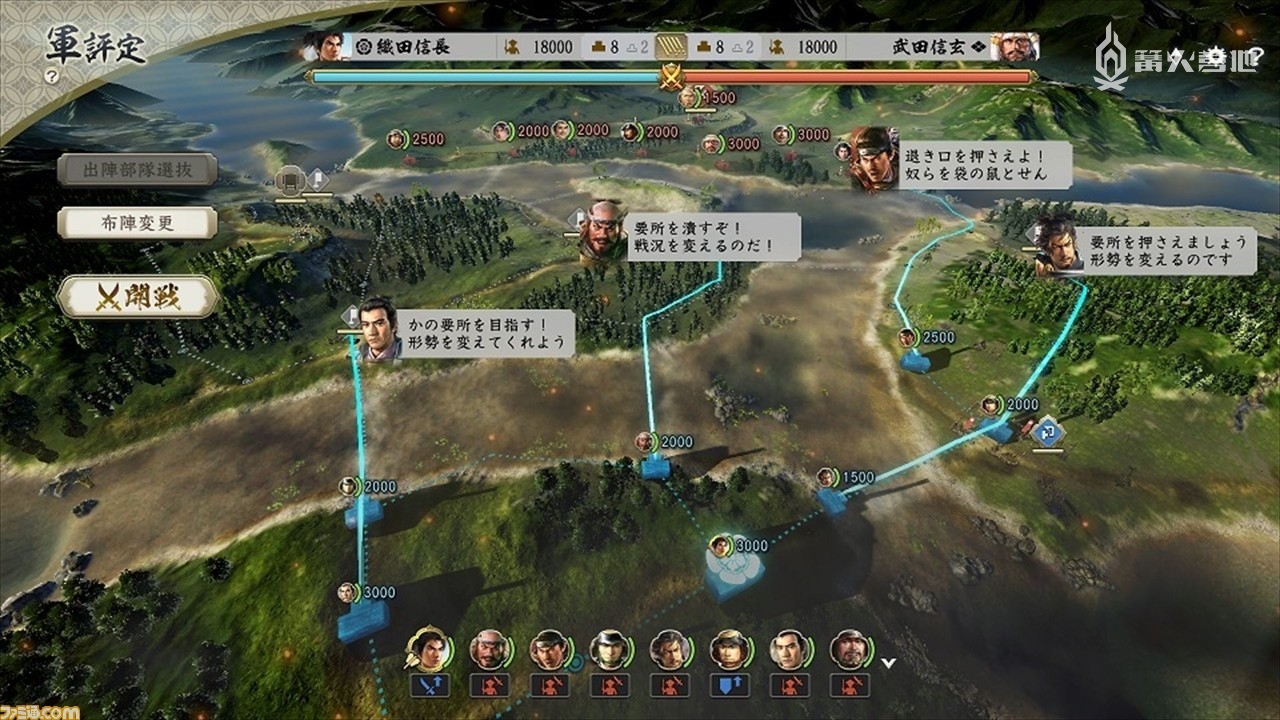Viewport: 1280px width, 720px height.
Task: Toggle the red charge order under the second general
Action: [492, 686]
